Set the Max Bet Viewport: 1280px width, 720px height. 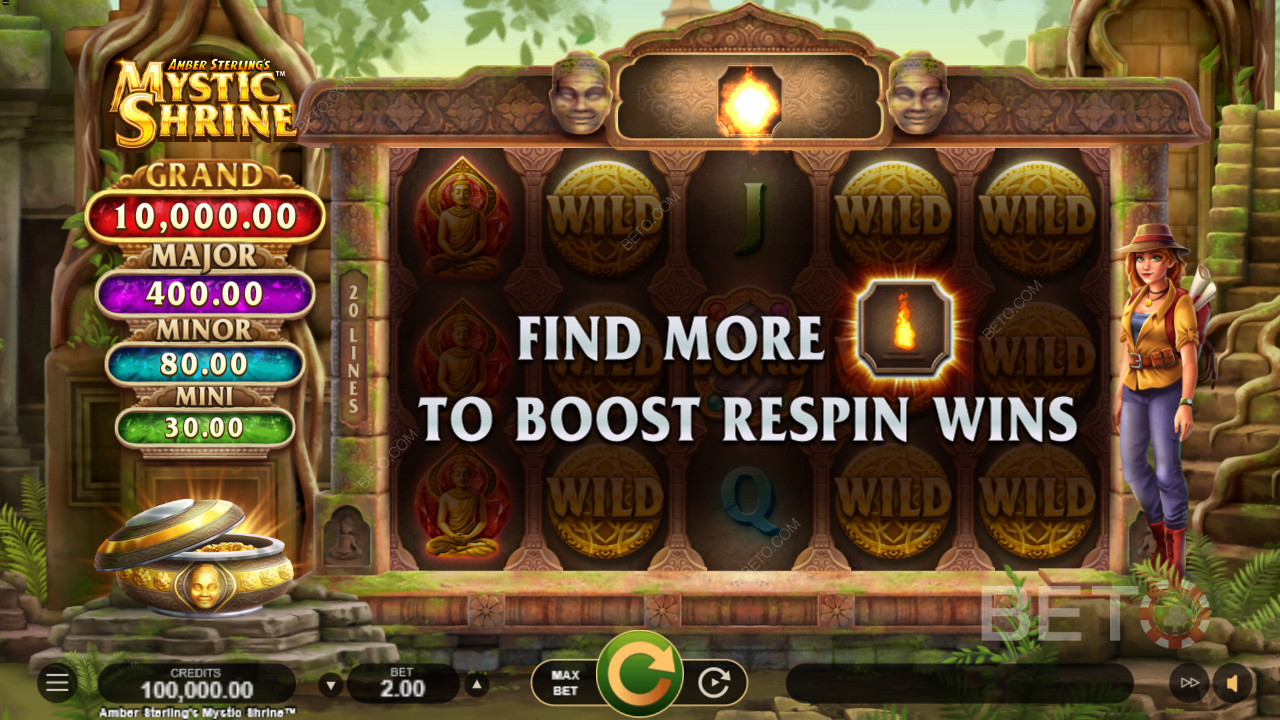click(x=566, y=683)
